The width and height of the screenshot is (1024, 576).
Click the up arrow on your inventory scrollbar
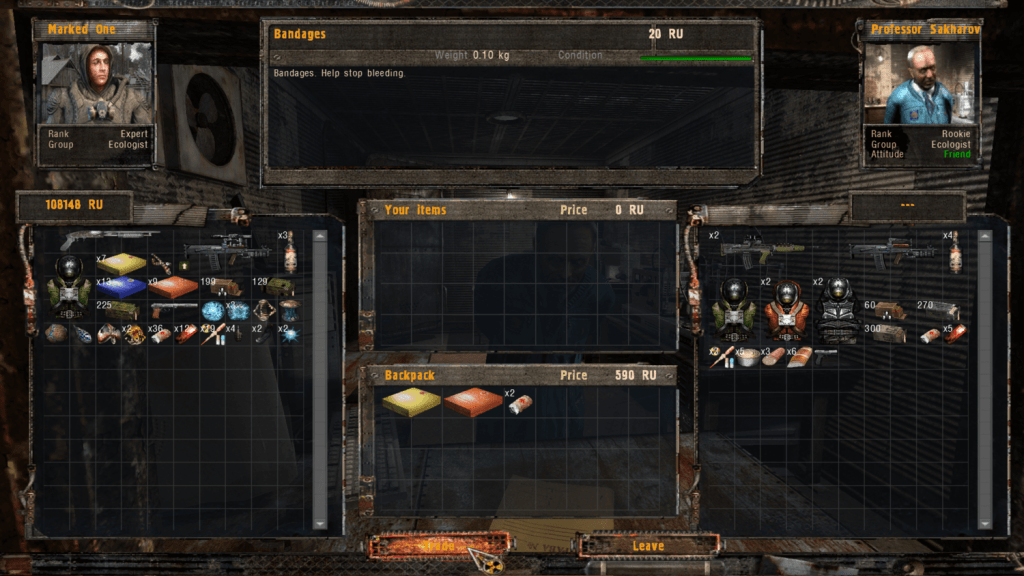(x=320, y=238)
